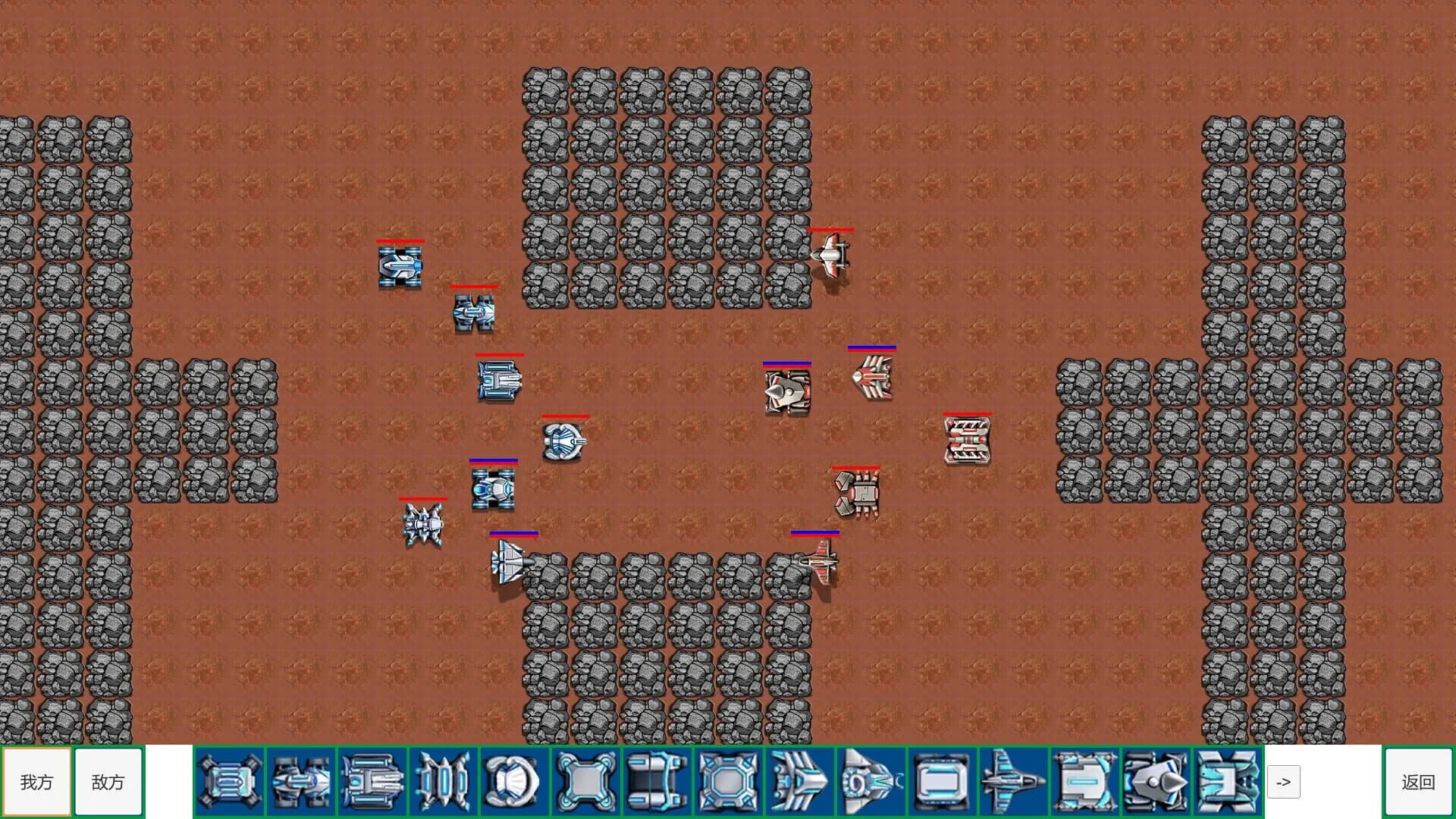1456x819 pixels.
Task: Choose the long tracked heavy tank icon
Action: click(x=372, y=782)
